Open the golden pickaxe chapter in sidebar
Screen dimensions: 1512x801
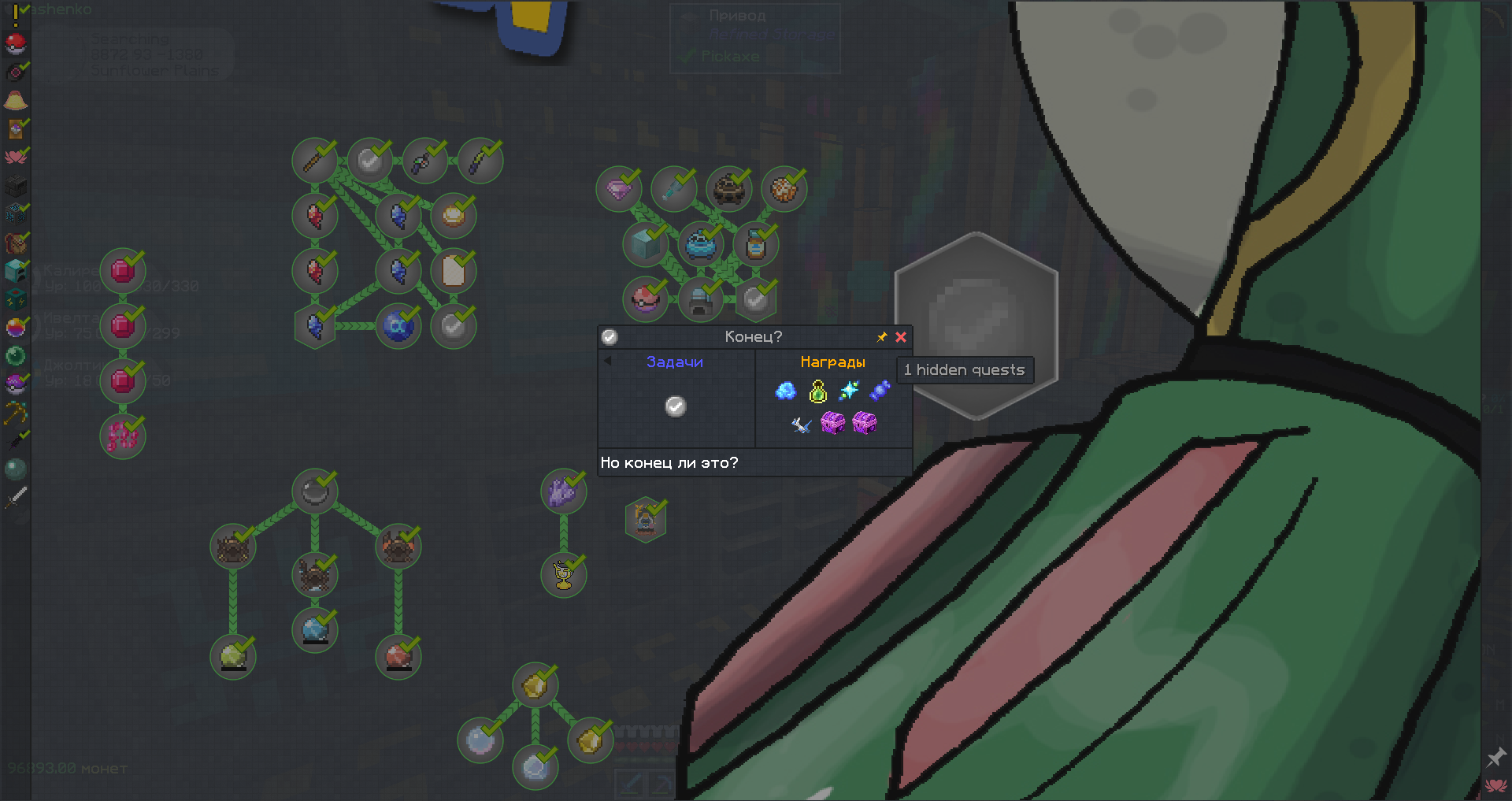[x=16, y=412]
